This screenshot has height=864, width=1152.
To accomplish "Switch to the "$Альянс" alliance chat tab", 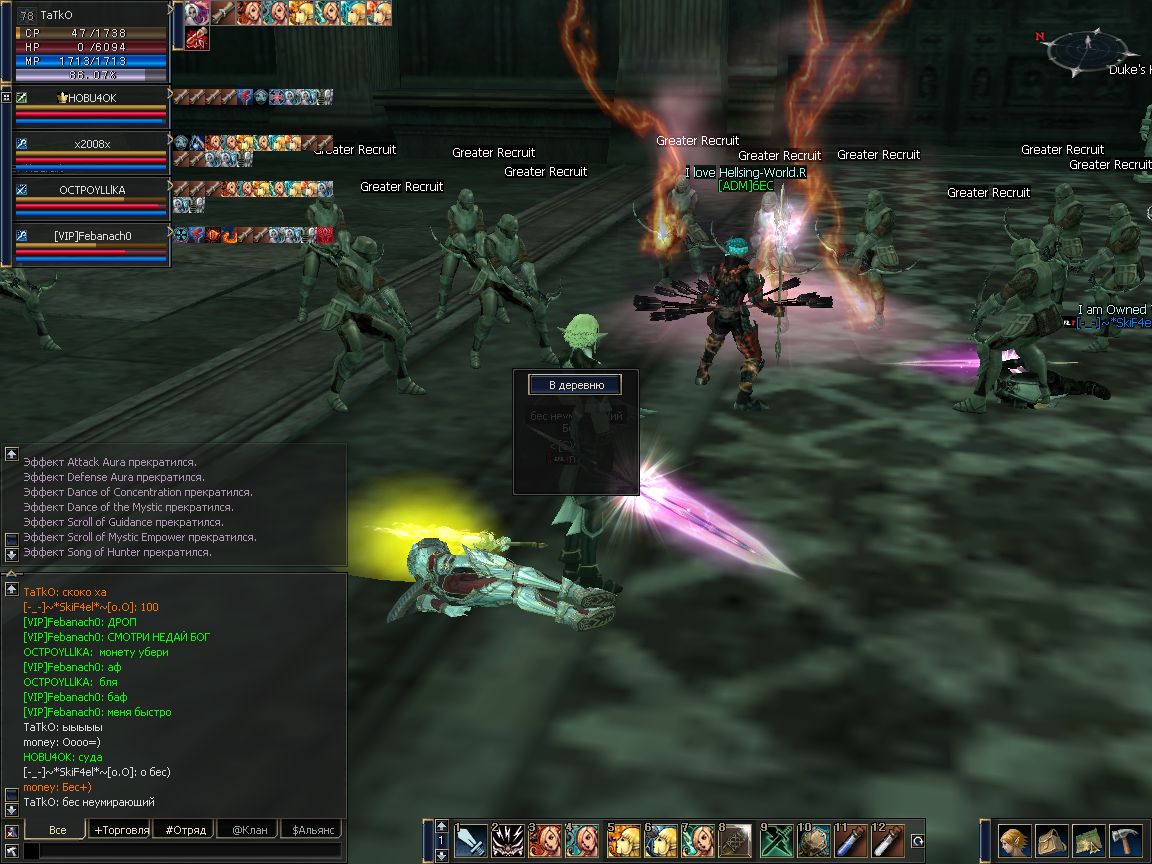I will [x=311, y=830].
